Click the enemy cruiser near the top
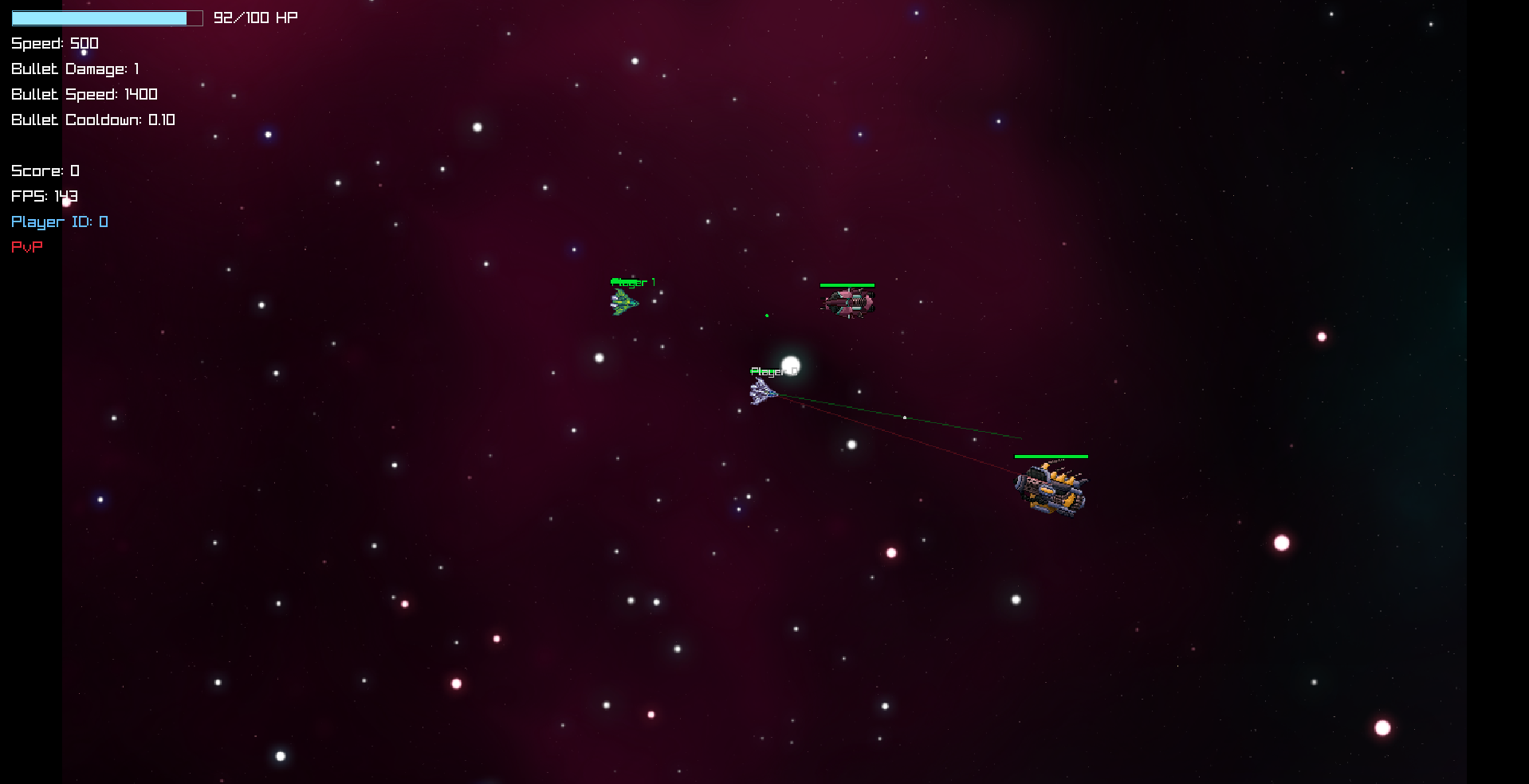The width and height of the screenshot is (1529, 784). [847, 301]
